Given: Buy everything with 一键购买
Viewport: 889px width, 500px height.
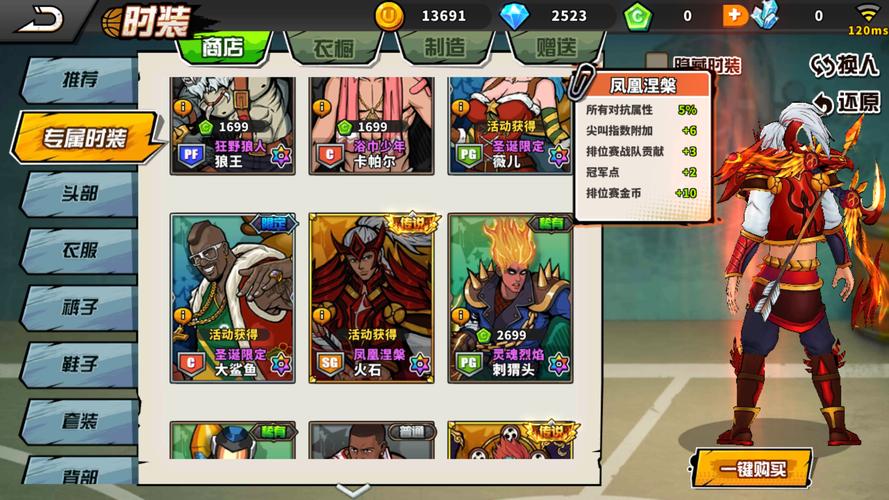Looking at the screenshot, I should (x=752, y=468).
